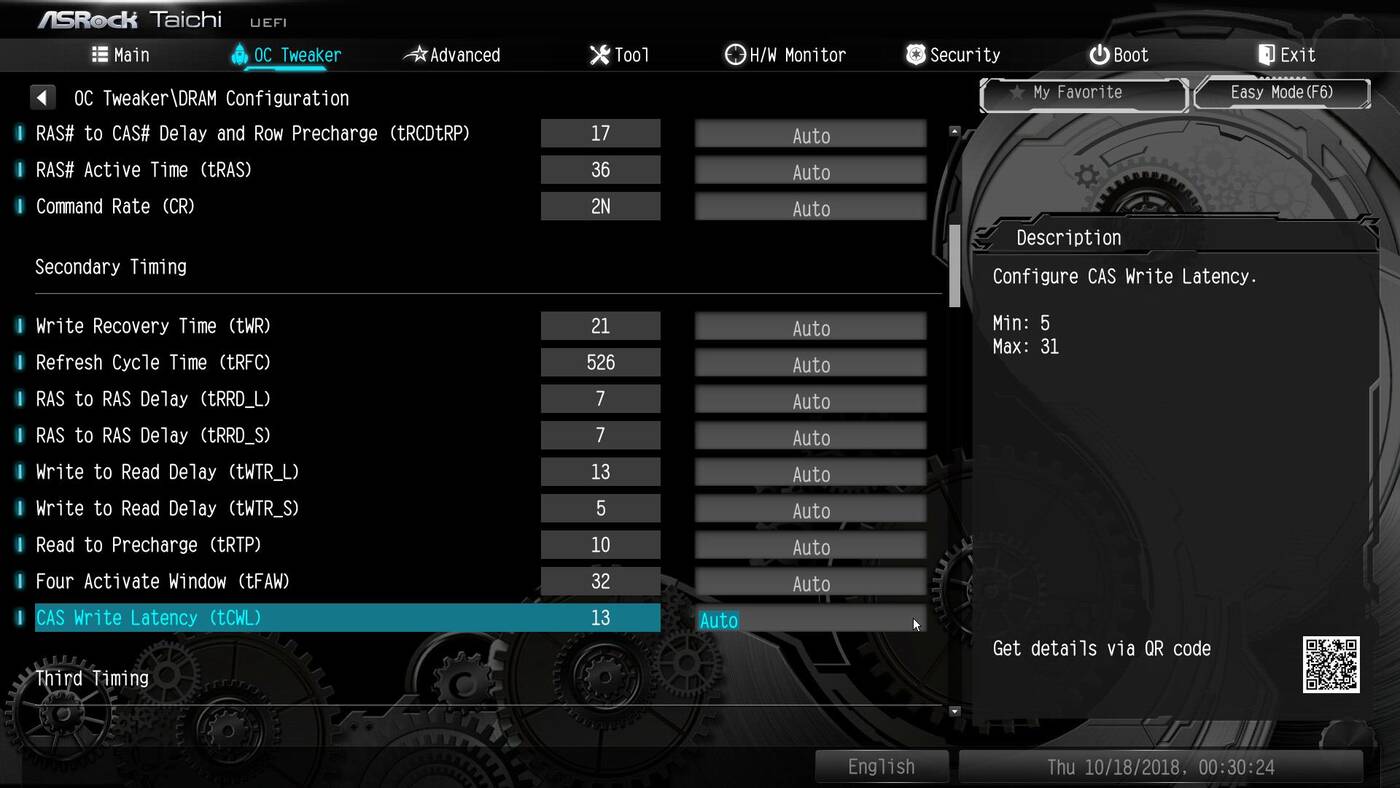Open the Exit tab

pos(1286,55)
